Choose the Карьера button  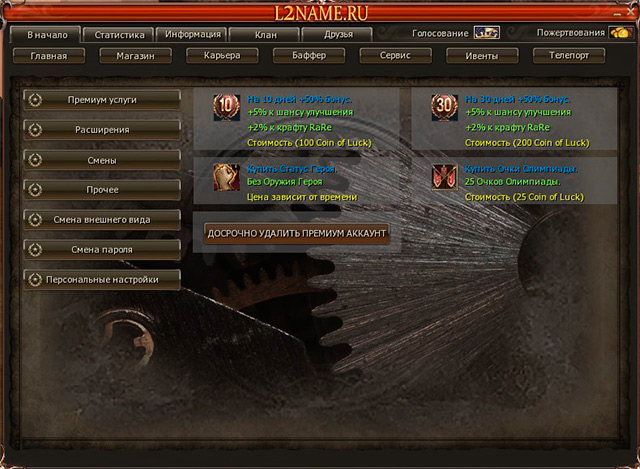pos(221,56)
